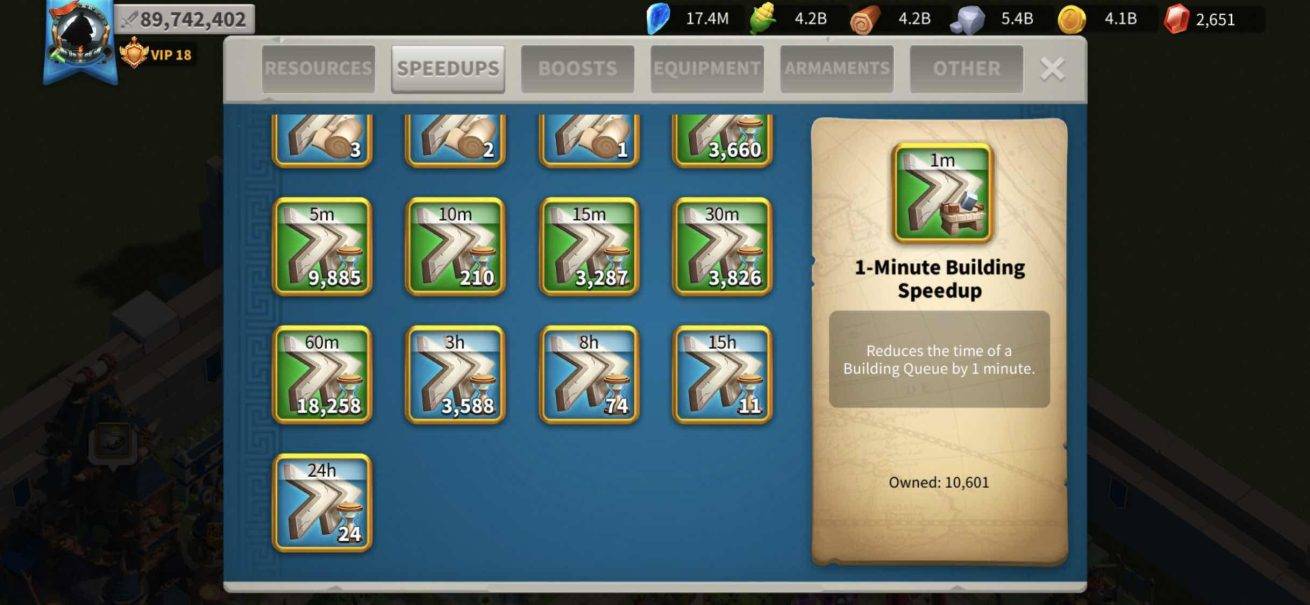Select the Speedups tab
Image resolution: width=1310 pixels, height=605 pixels.
[x=448, y=69]
